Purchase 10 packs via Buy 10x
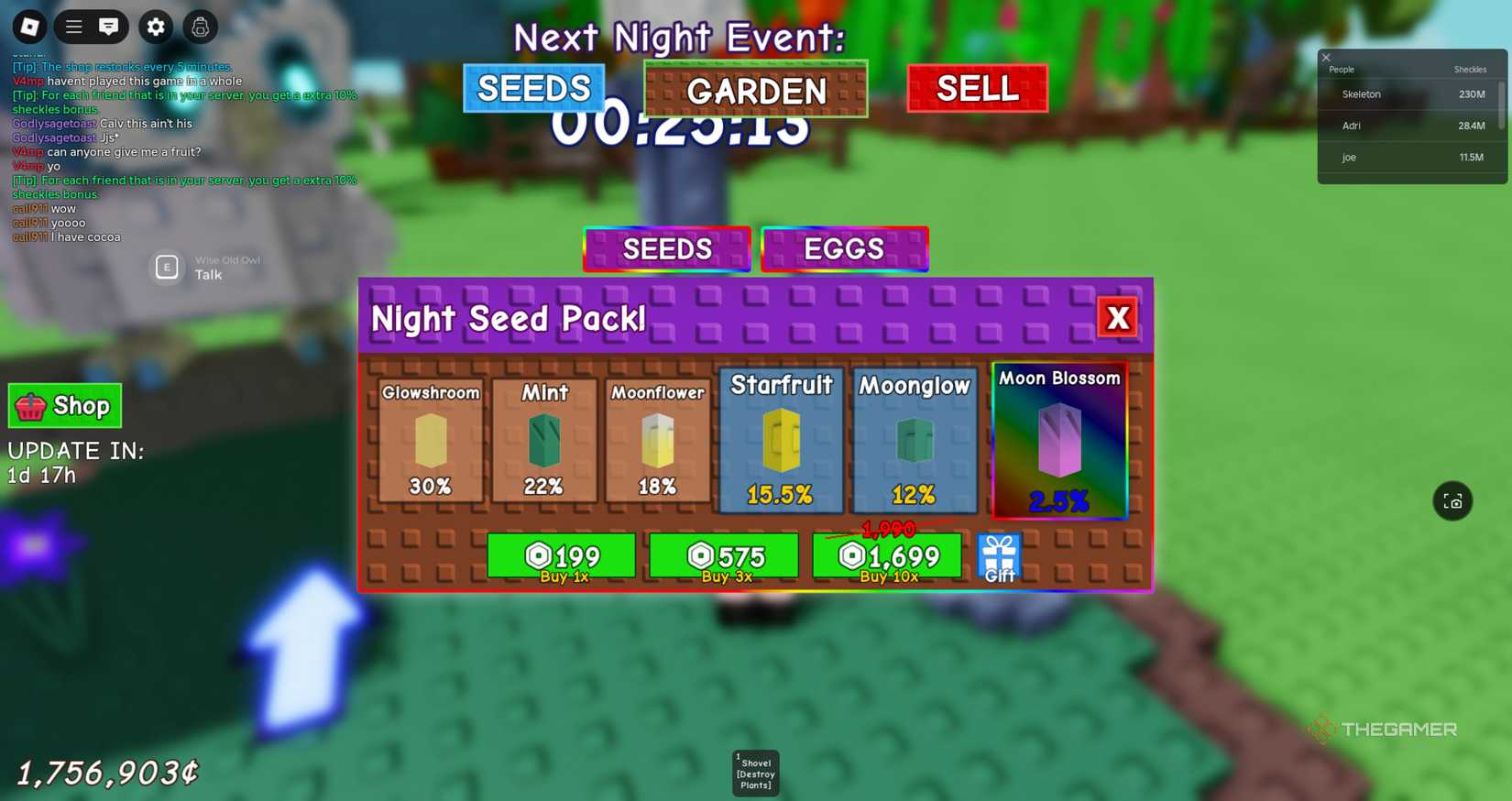This screenshot has width=1512, height=801. click(x=886, y=555)
